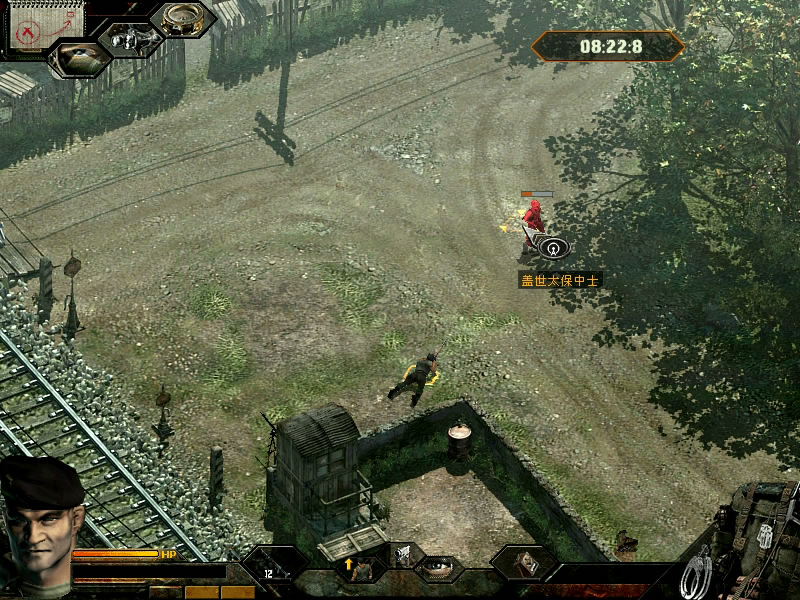The image size is (800, 600).
Task: Open the mission notebook map
Action: click(x=33, y=27)
